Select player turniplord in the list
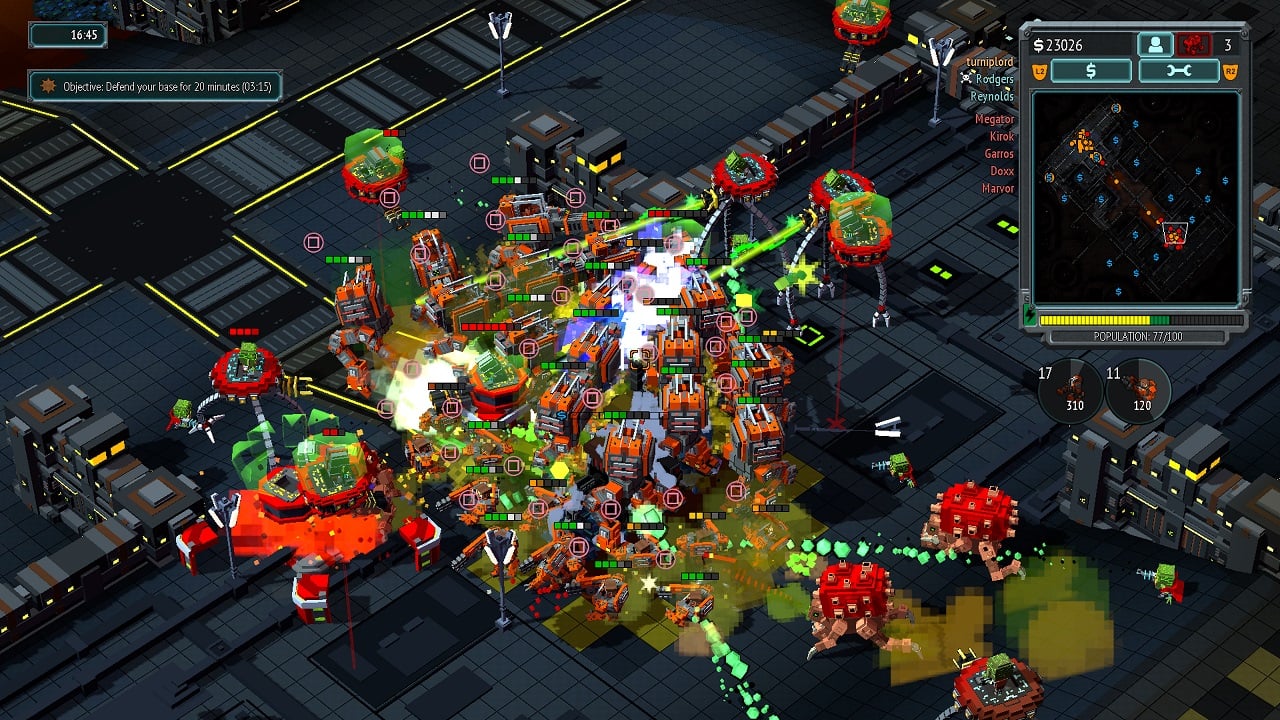Image resolution: width=1280 pixels, height=720 pixels. click(x=990, y=62)
